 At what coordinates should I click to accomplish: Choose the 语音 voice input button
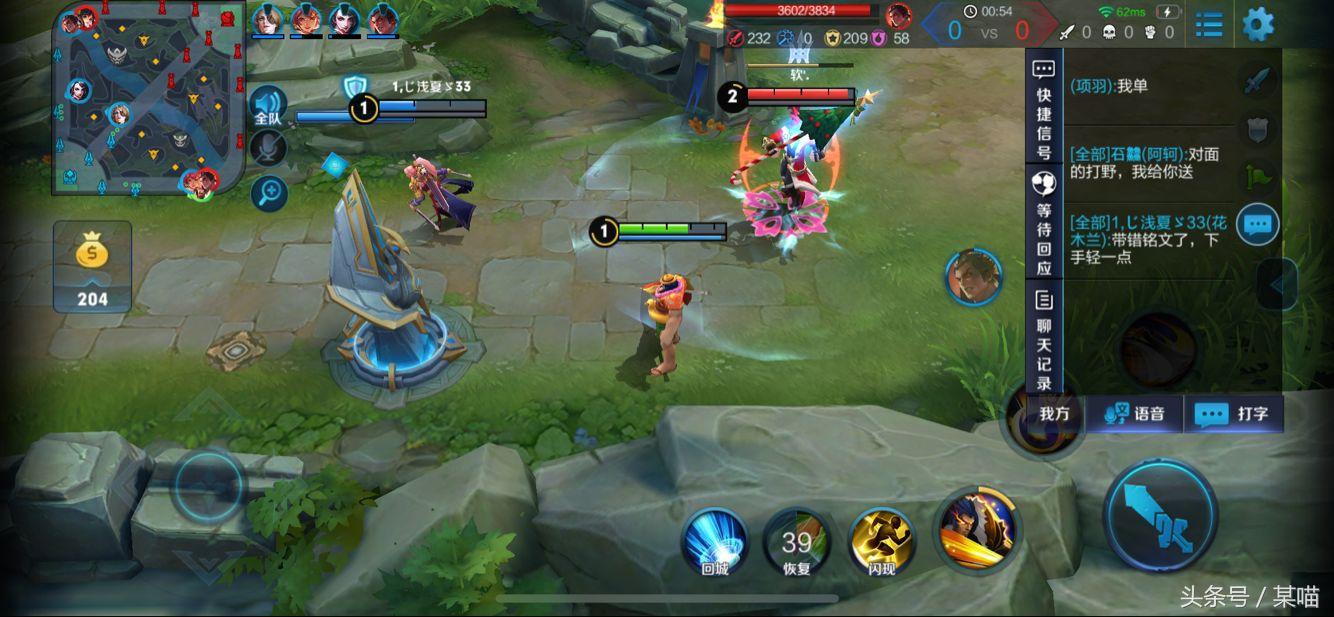[x=1135, y=414]
